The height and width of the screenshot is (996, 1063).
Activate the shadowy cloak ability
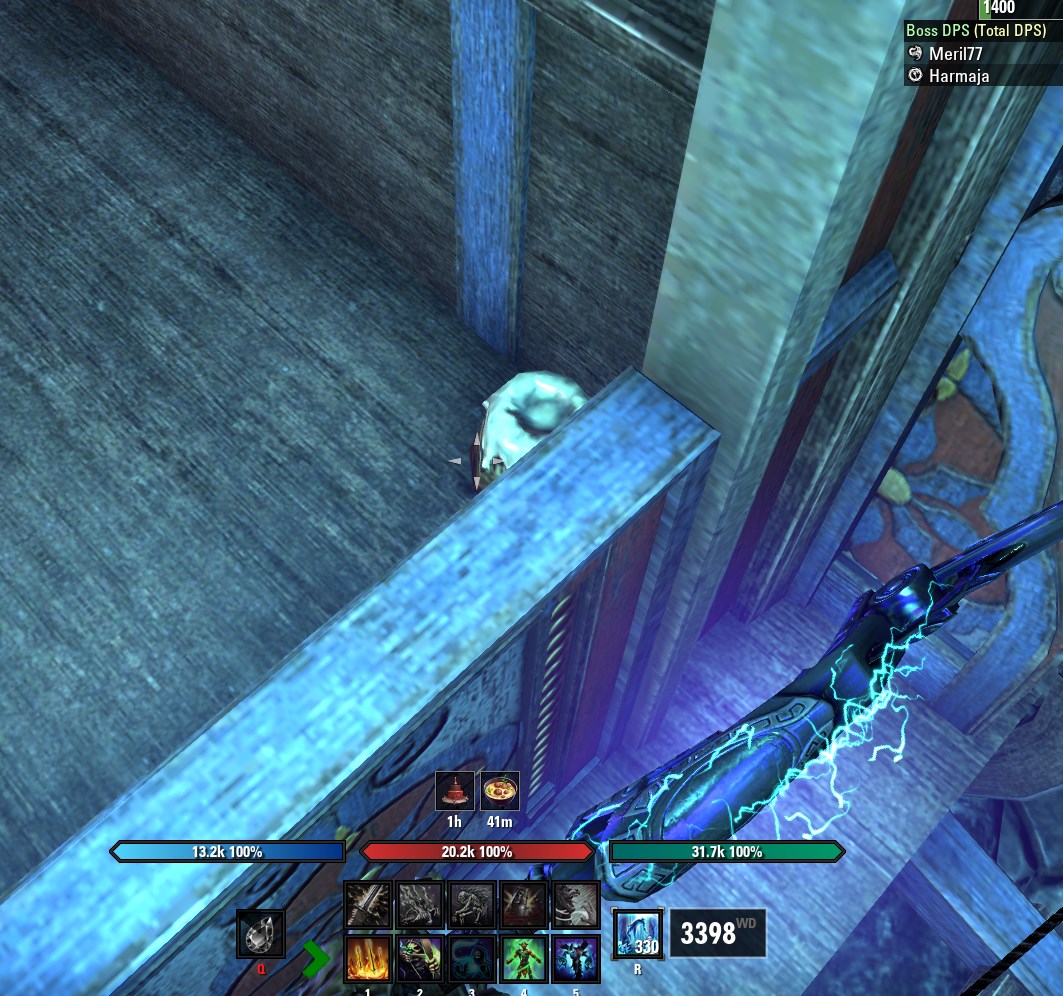pyautogui.click(x=472, y=960)
